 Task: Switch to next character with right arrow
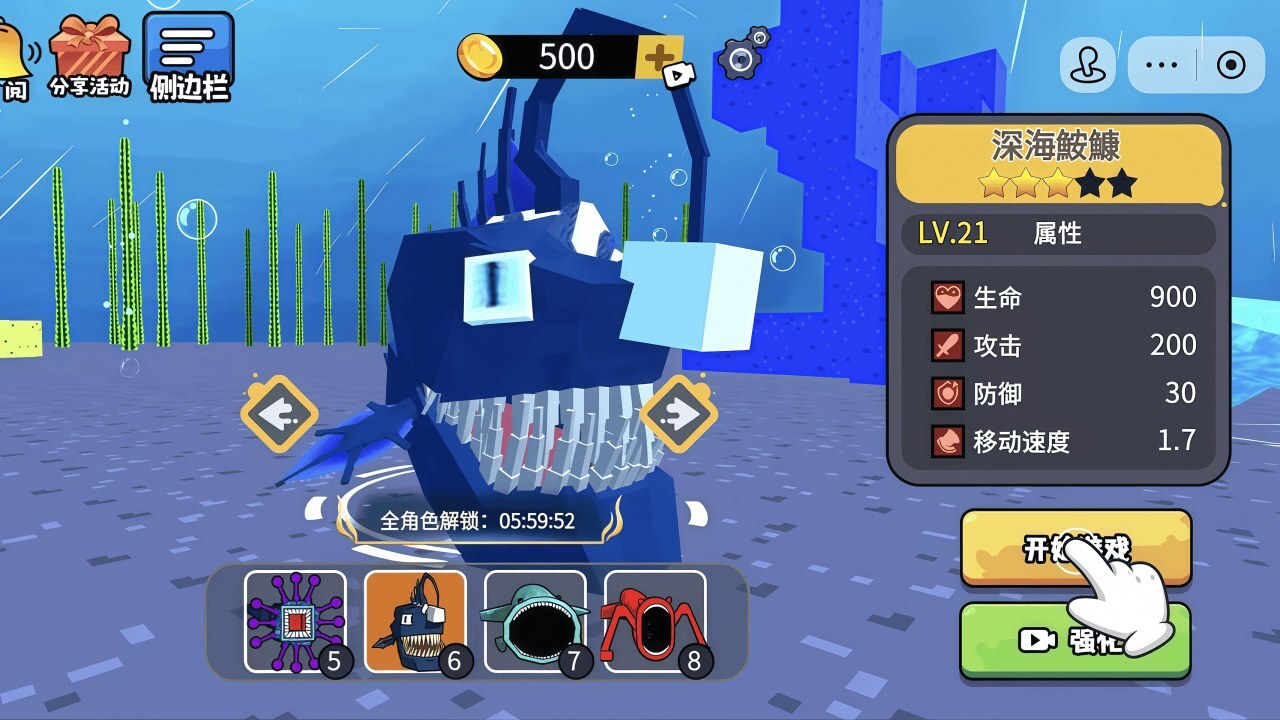[679, 413]
